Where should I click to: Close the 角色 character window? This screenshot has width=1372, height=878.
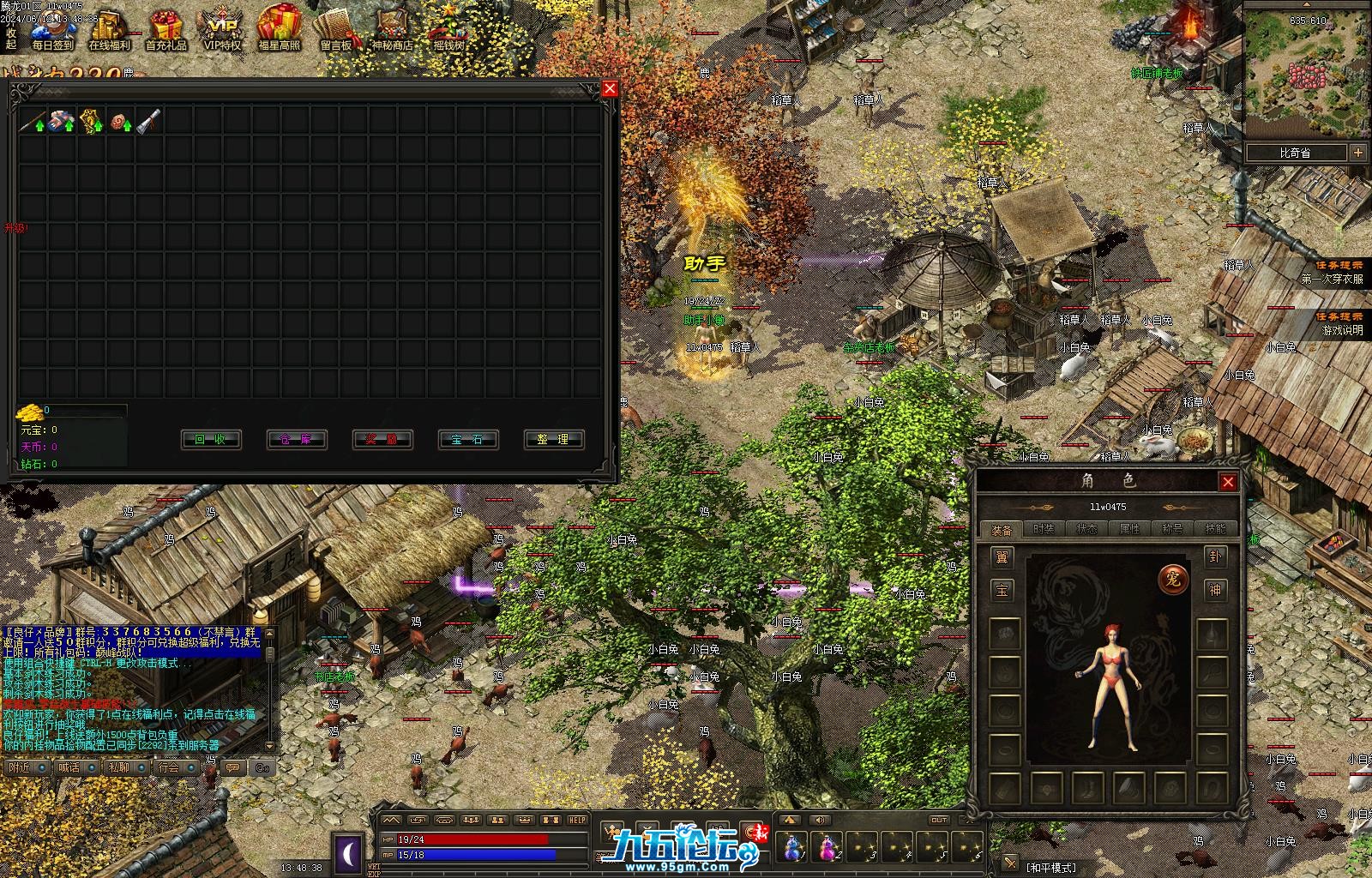pos(1228,482)
